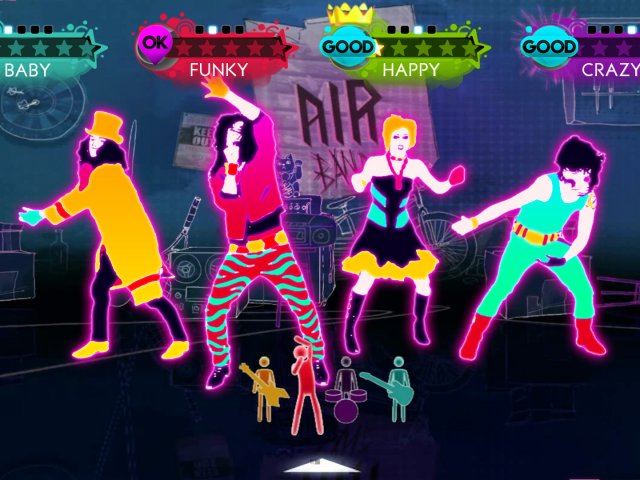Select the HAPPY player tag

410,70
